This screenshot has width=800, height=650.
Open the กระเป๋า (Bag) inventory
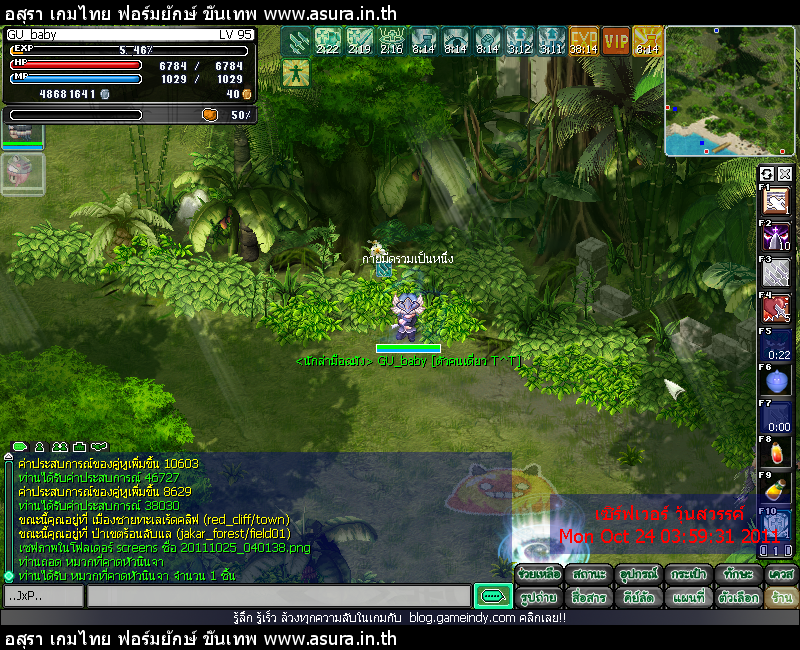(x=687, y=575)
